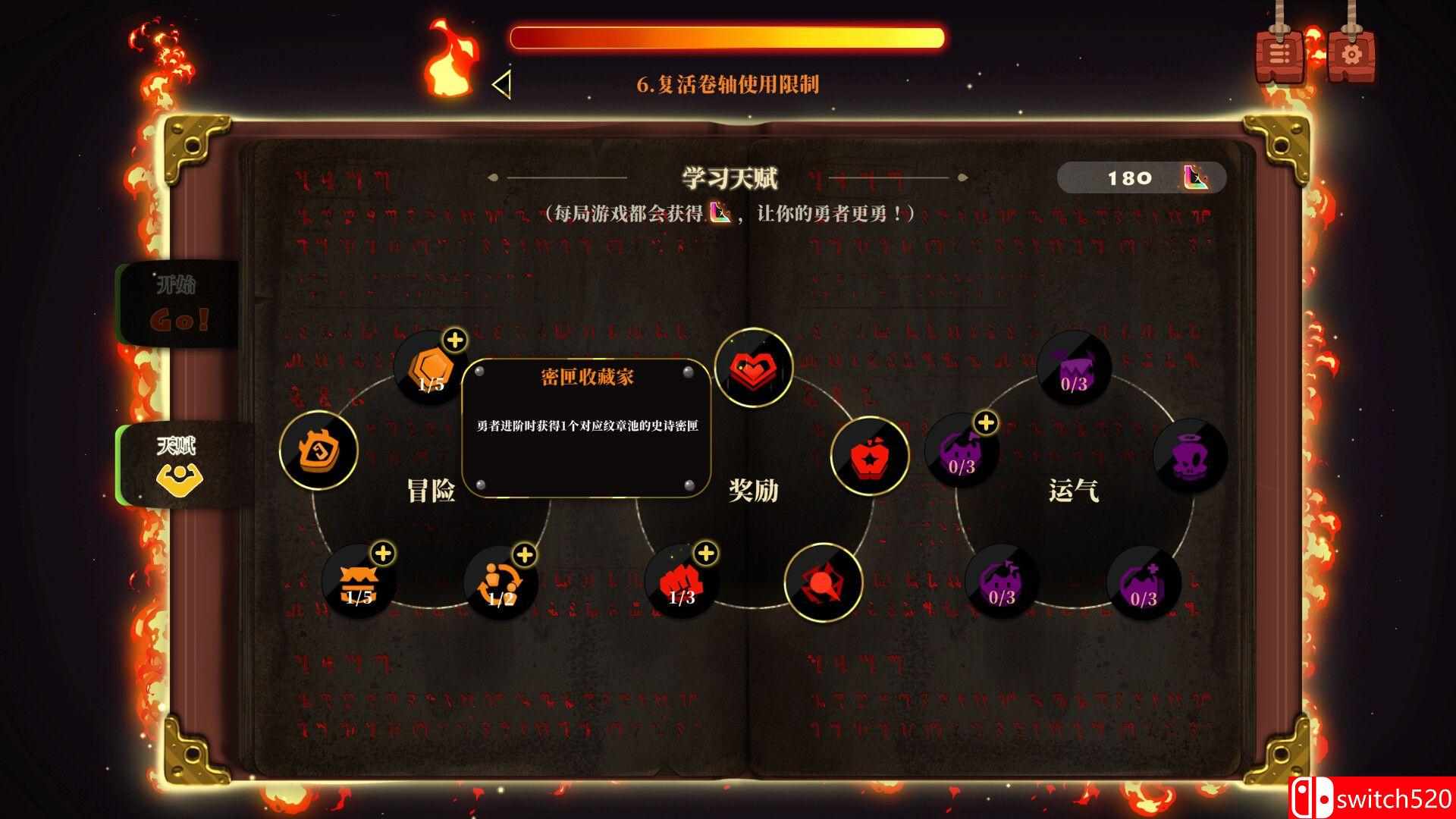Screen dimensions: 1456x819
Task: Click the red fist talent node showing 1/3
Action: pos(680,582)
